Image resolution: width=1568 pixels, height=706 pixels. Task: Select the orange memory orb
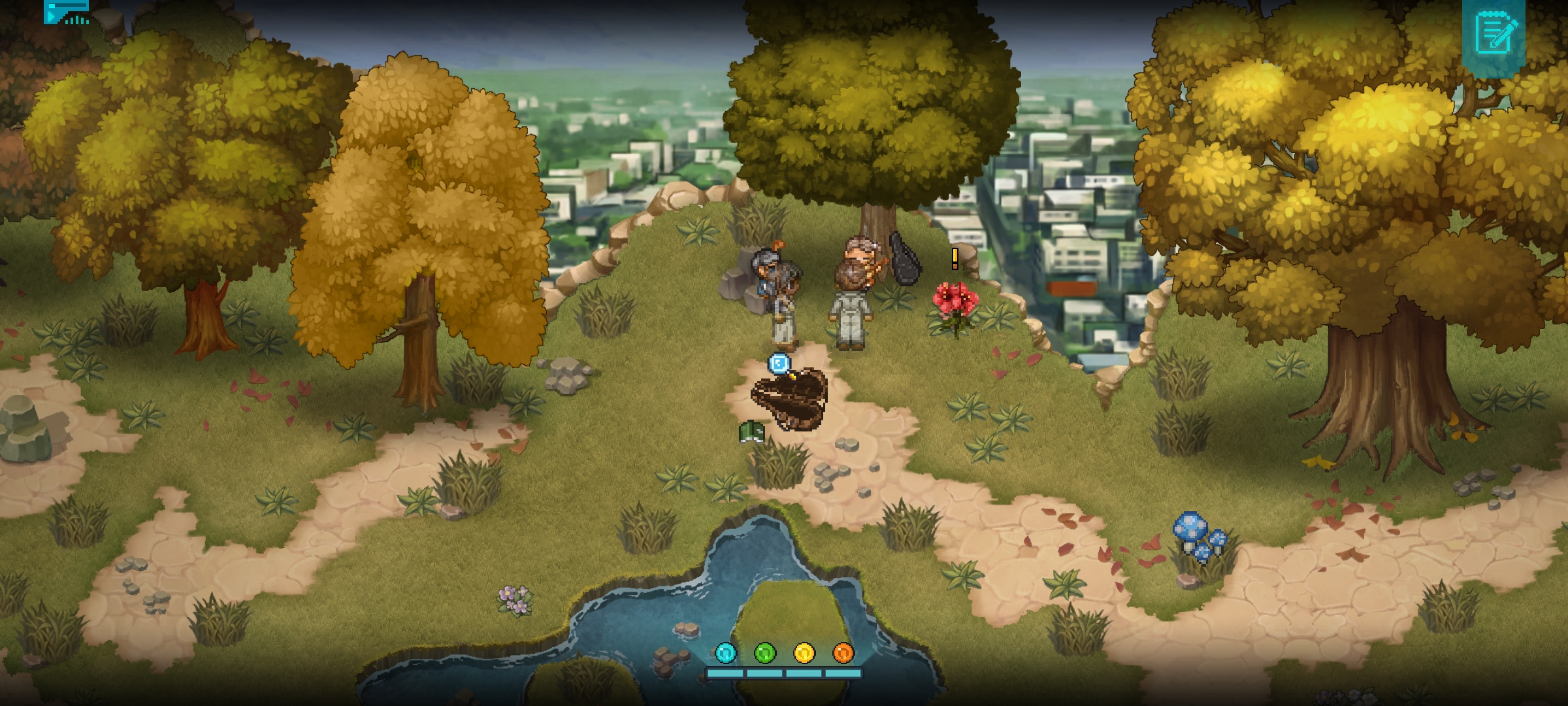tap(843, 652)
